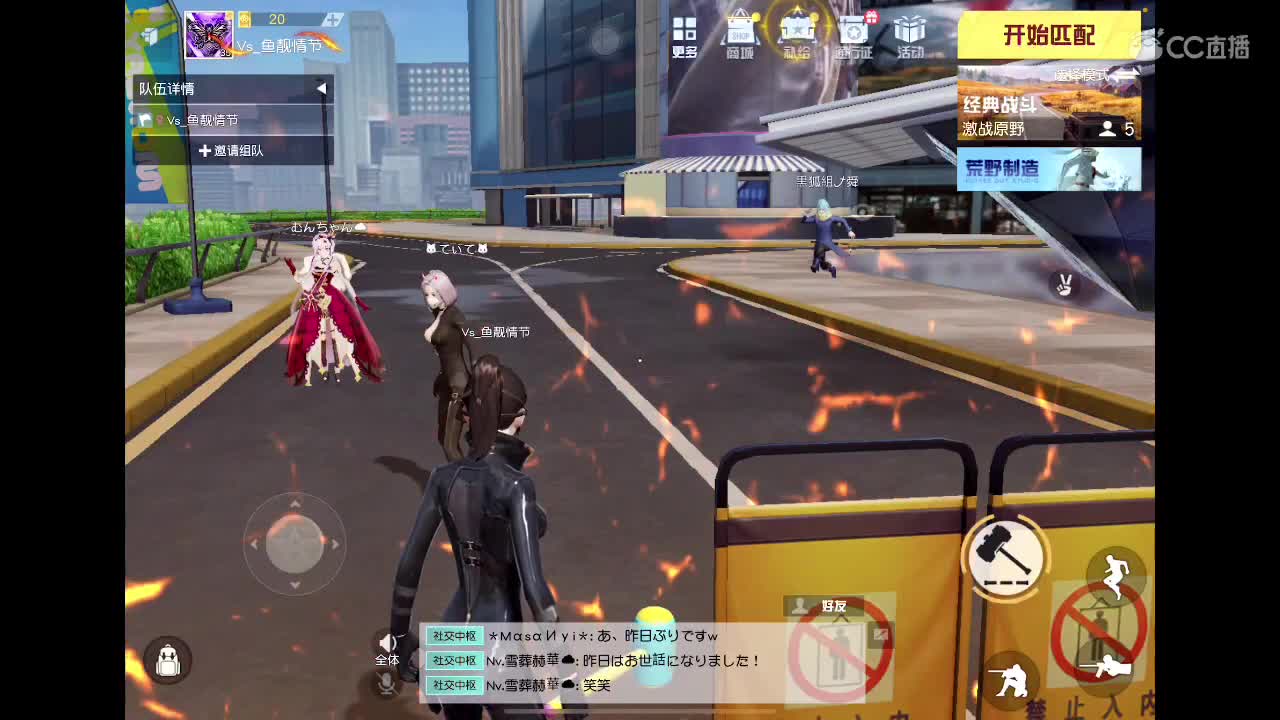This screenshot has width=1280, height=720.
Task: Select the 荒野制造 banner entry
Action: pos(1048,170)
